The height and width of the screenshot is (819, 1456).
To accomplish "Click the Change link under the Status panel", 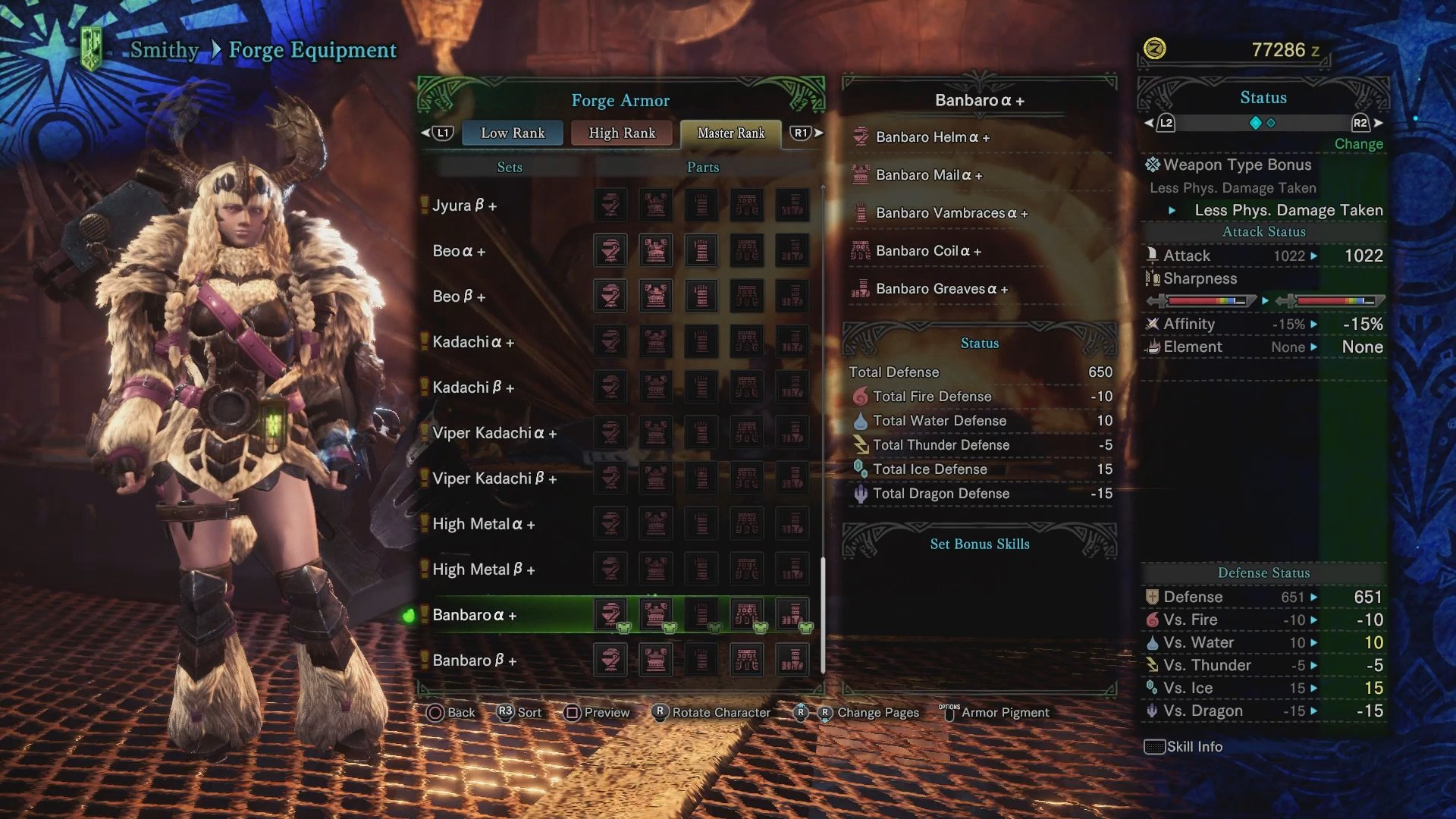I will point(1358,144).
